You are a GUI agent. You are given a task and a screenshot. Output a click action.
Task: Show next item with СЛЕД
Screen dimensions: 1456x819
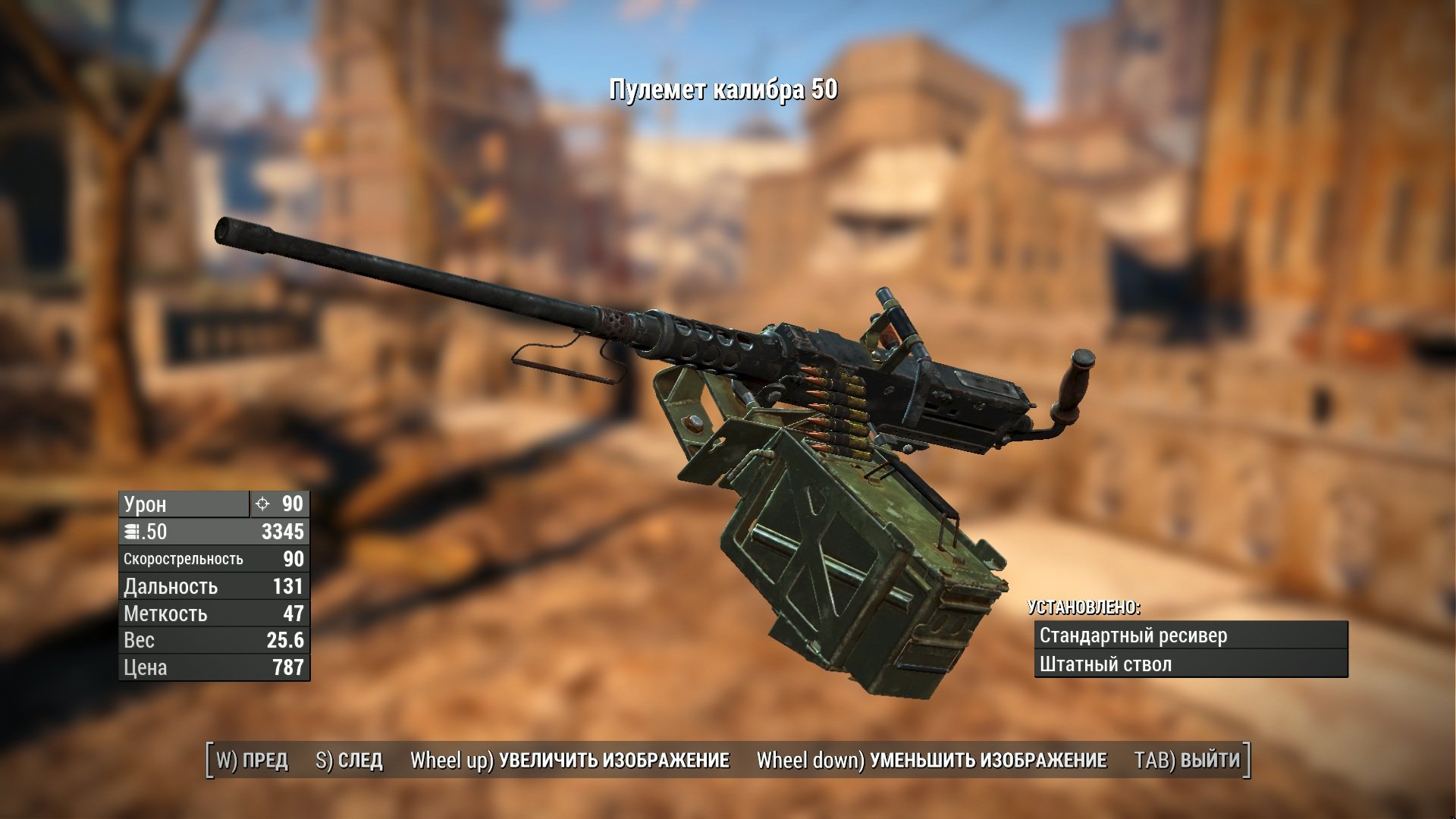349,760
